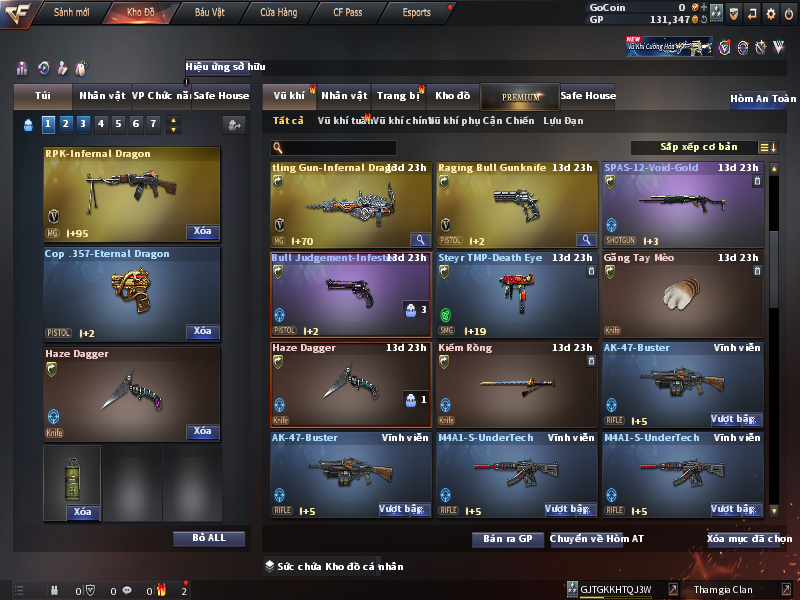Switch to the Trang bị category tab
This screenshot has height=600, width=800.
[x=398, y=96]
